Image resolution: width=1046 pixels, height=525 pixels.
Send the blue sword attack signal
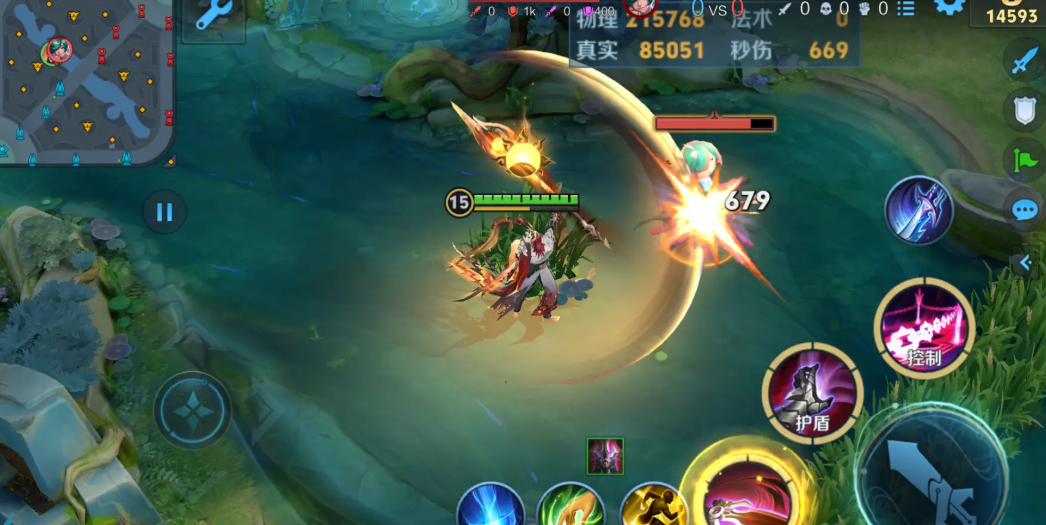coord(1023,62)
